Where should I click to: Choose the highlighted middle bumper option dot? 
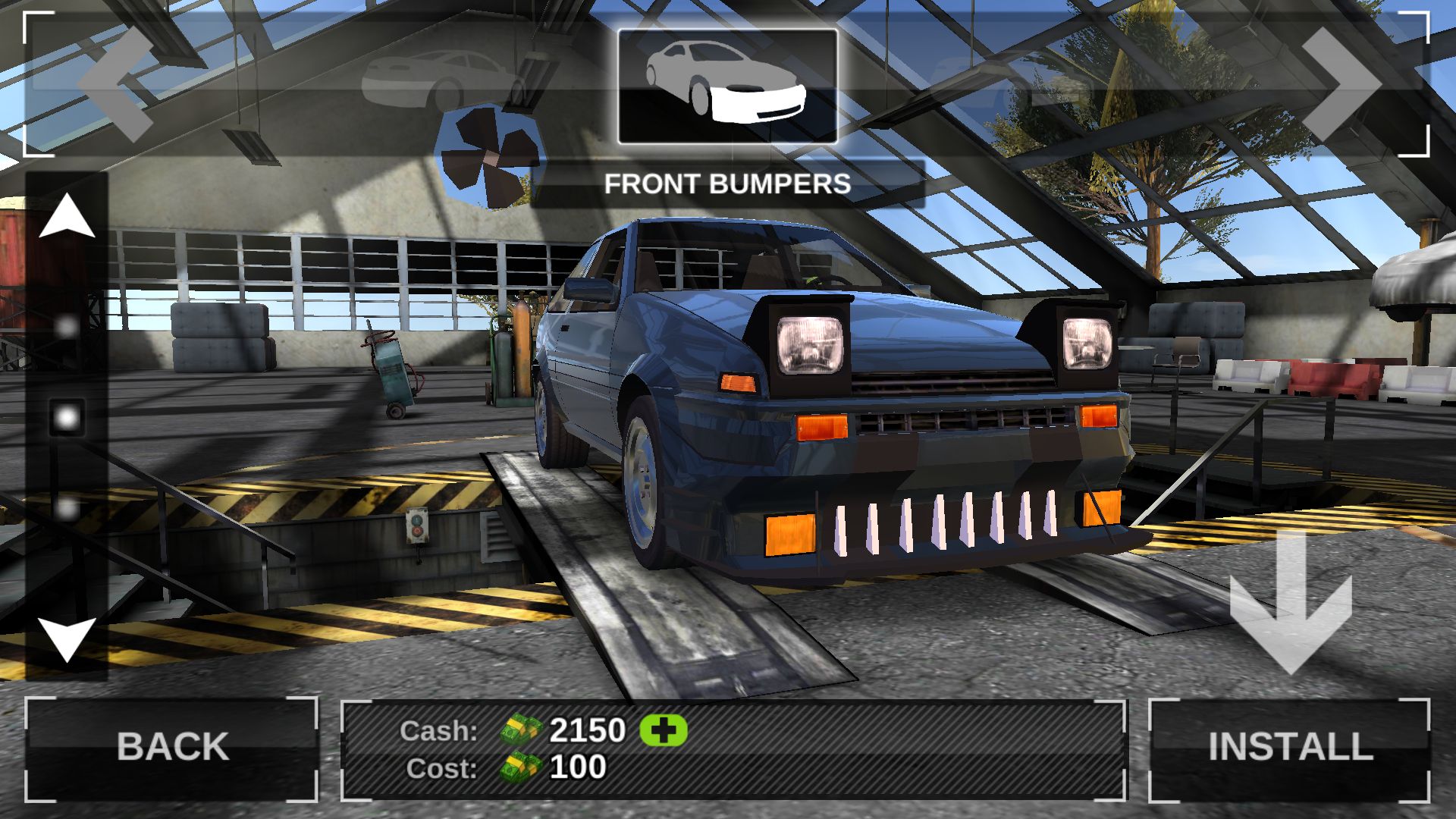(x=67, y=417)
